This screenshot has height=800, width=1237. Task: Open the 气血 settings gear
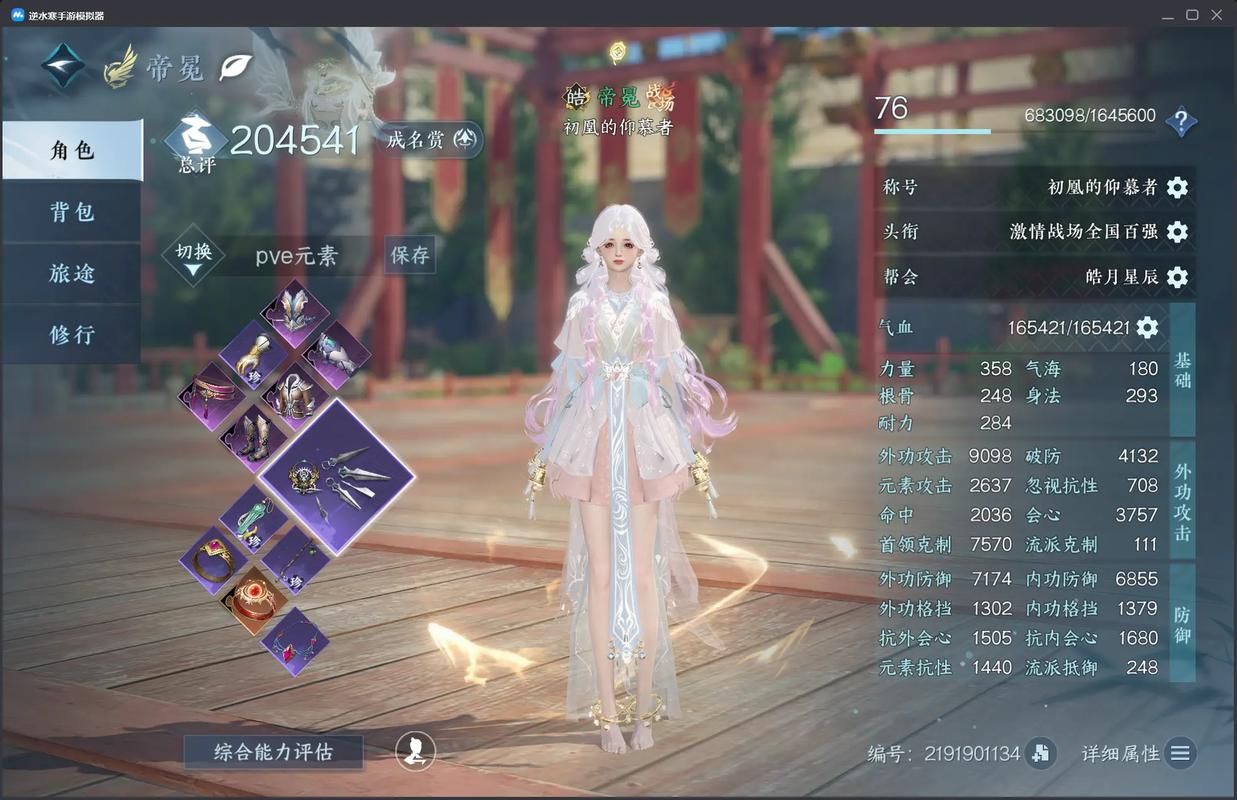pos(1147,327)
